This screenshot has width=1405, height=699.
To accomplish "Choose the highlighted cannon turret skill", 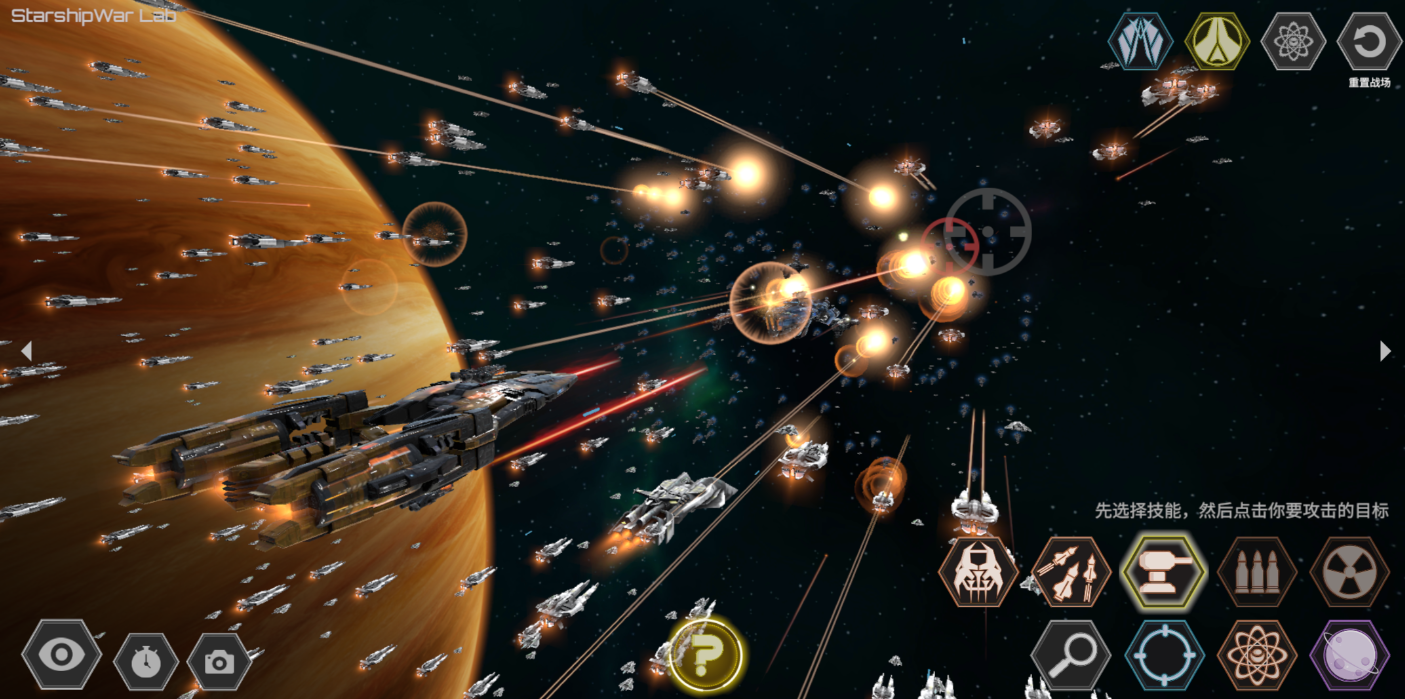I will click(1160, 571).
